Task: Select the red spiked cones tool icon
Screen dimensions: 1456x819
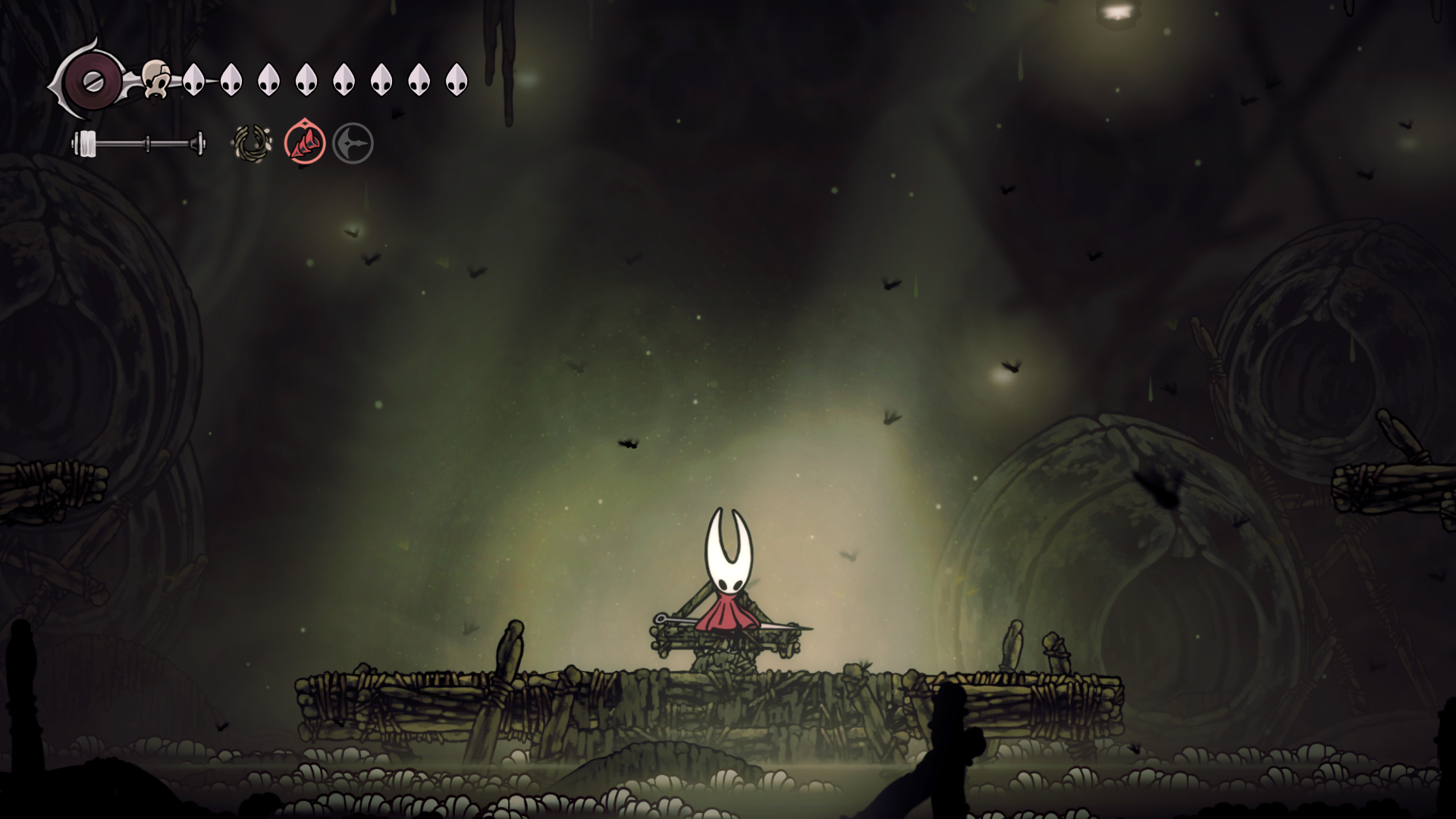Action: (305, 143)
